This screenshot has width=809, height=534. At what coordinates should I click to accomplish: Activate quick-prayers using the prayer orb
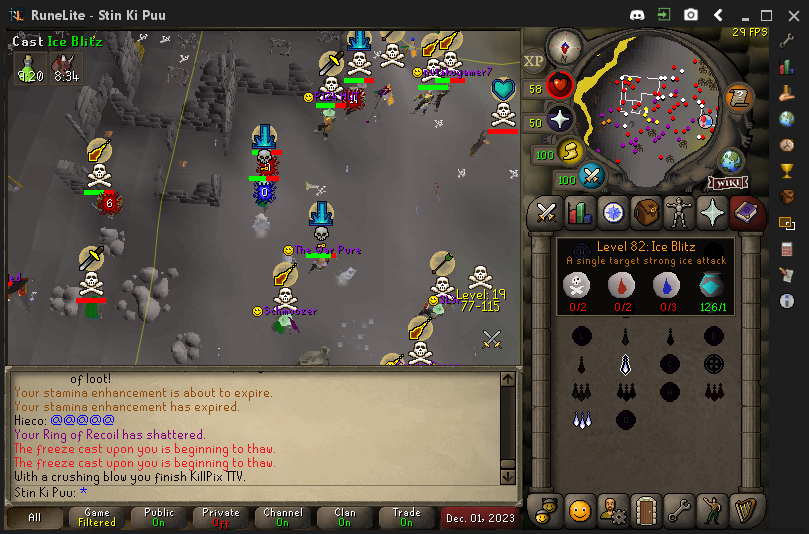560,119
